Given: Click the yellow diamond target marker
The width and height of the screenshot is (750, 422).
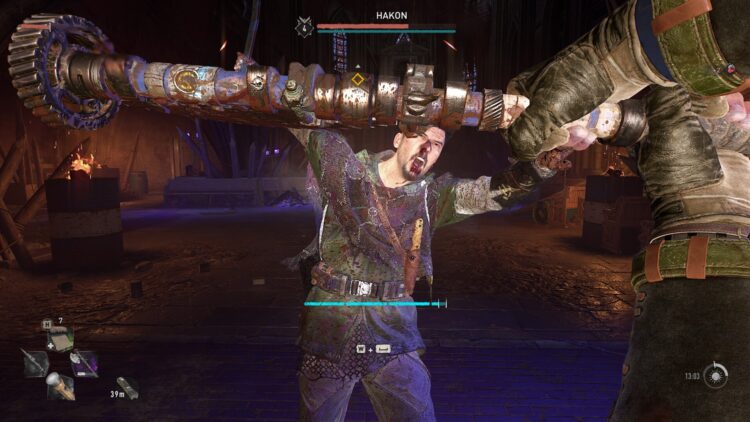Looking at the screenshot, I should [x=357, y=79].
